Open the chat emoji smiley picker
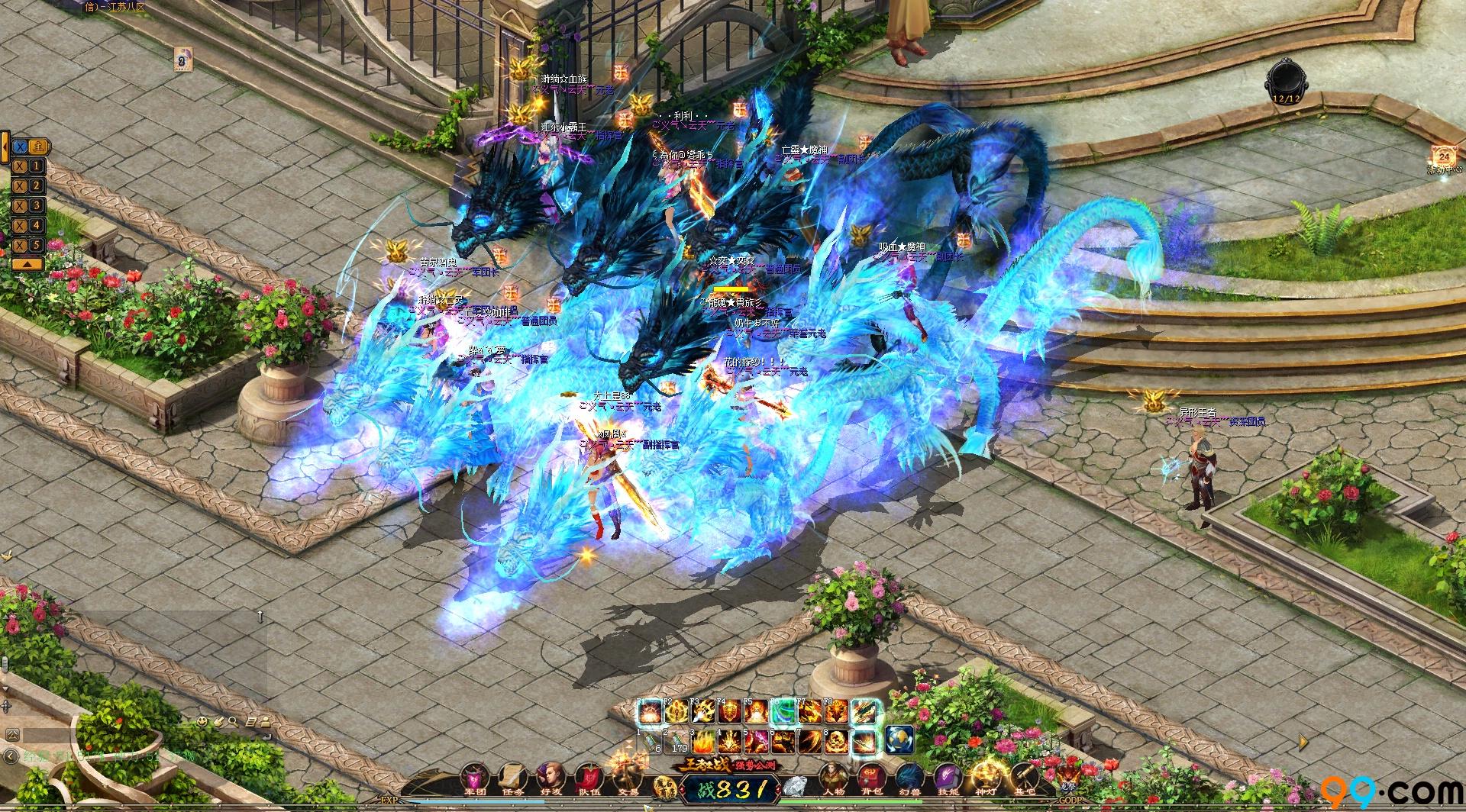1466x812 pixels. (x=202, y=720)
